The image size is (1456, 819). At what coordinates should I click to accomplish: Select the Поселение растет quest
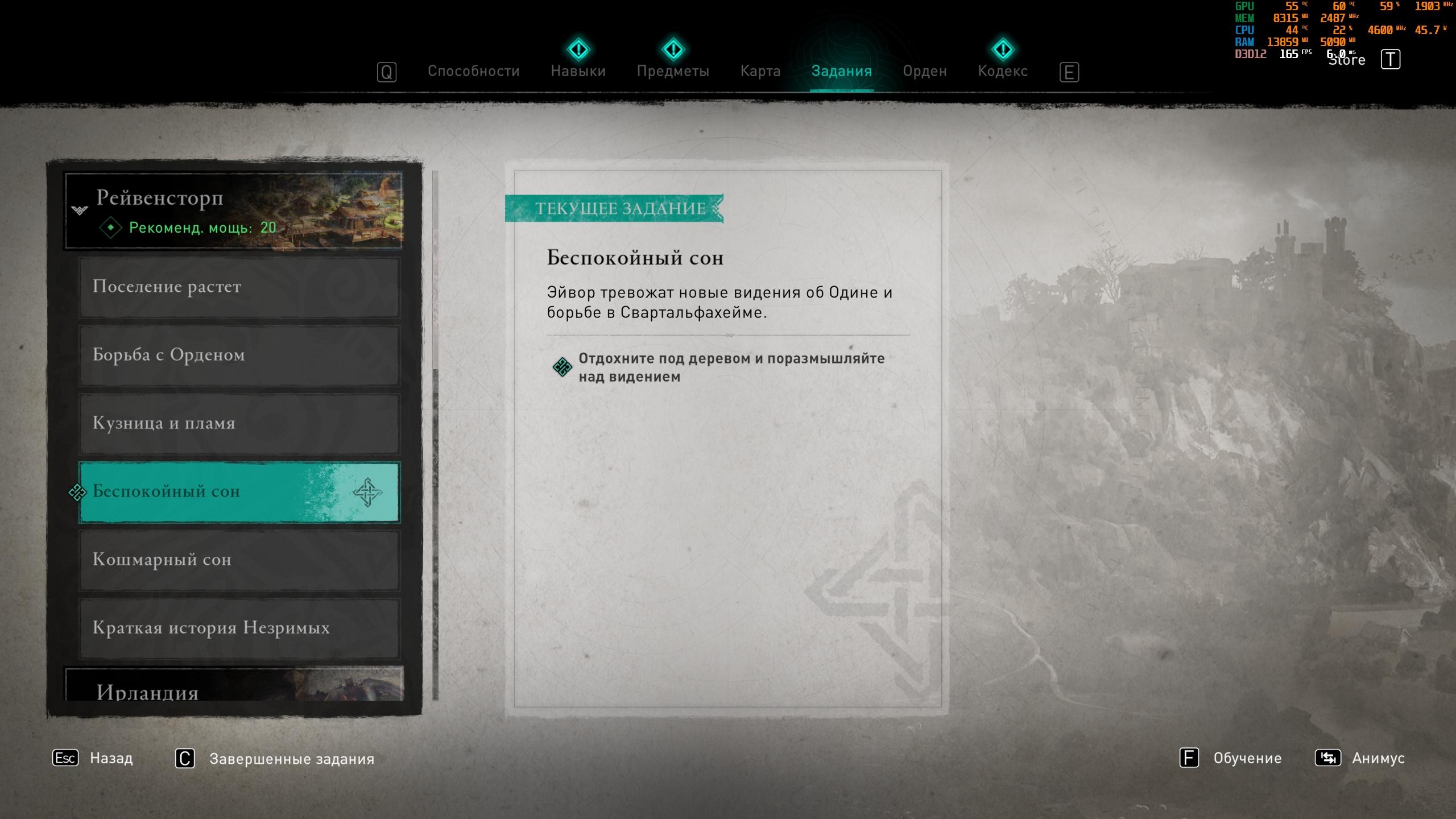pyautogui.click(x=239, y=287)
